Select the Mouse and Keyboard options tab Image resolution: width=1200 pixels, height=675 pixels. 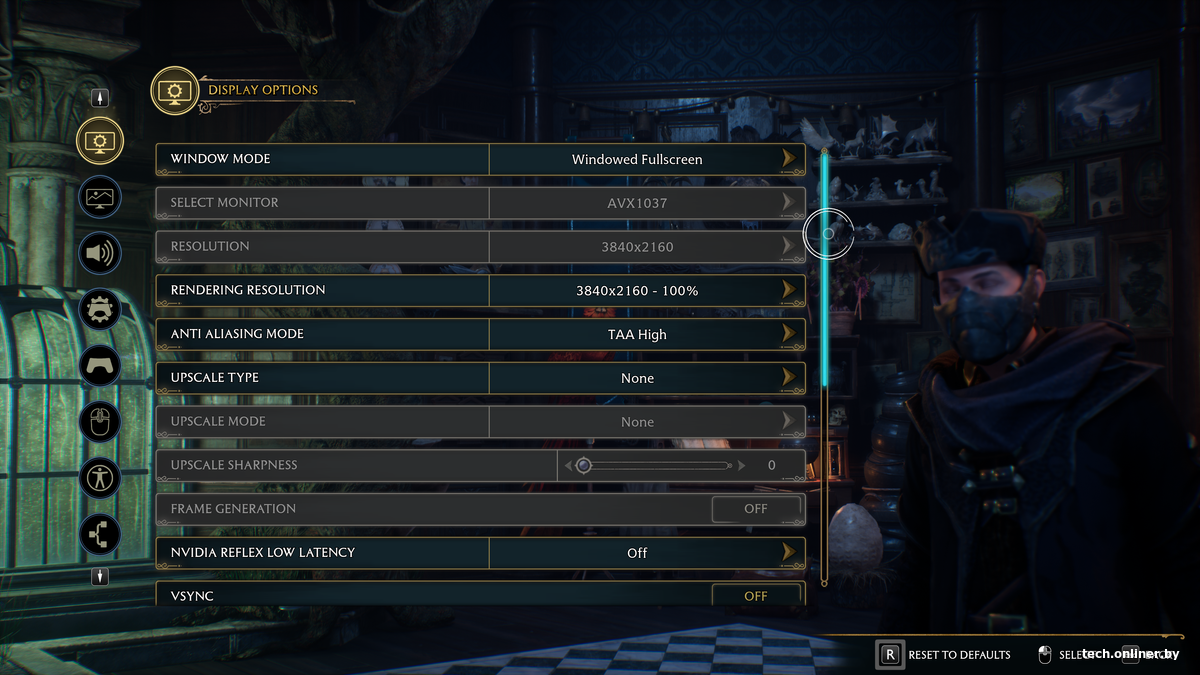click(x=100, y=422)
